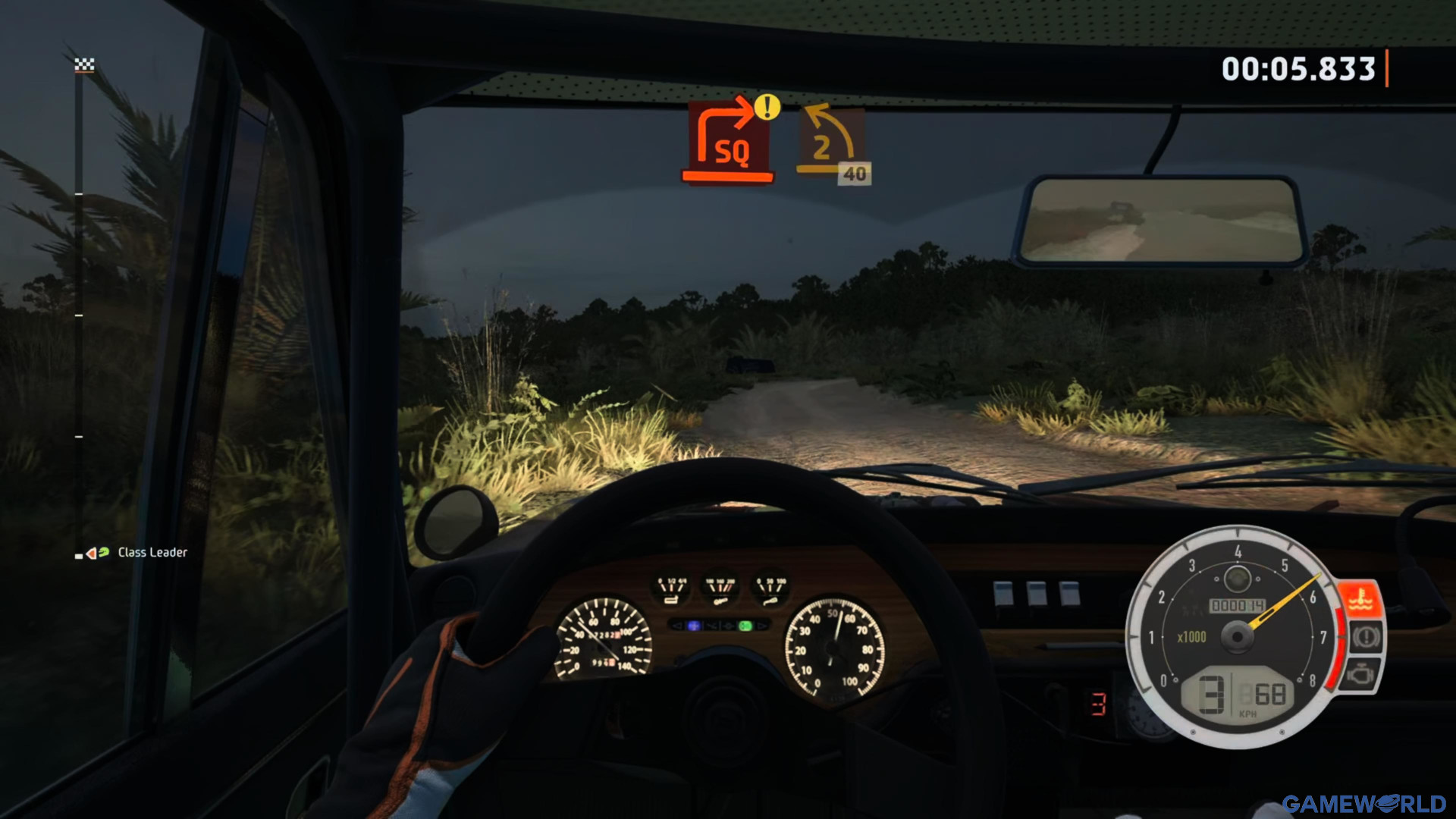Click the 40 meter distance callout box
The image size is (1456, 819).
point(855,173)
